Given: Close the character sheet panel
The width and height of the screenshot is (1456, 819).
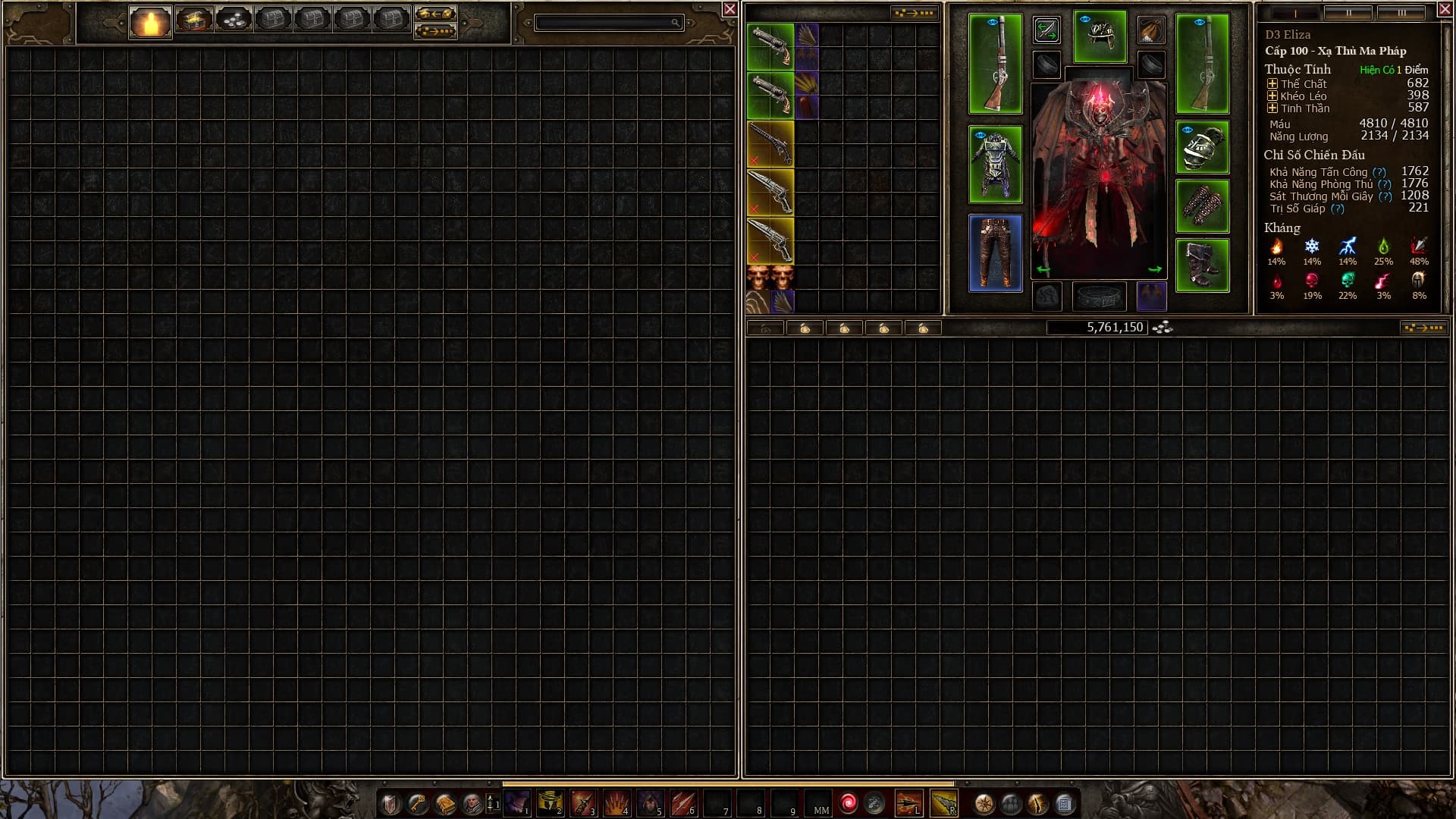Looking at the screenshot, I should click(1445, 10).
